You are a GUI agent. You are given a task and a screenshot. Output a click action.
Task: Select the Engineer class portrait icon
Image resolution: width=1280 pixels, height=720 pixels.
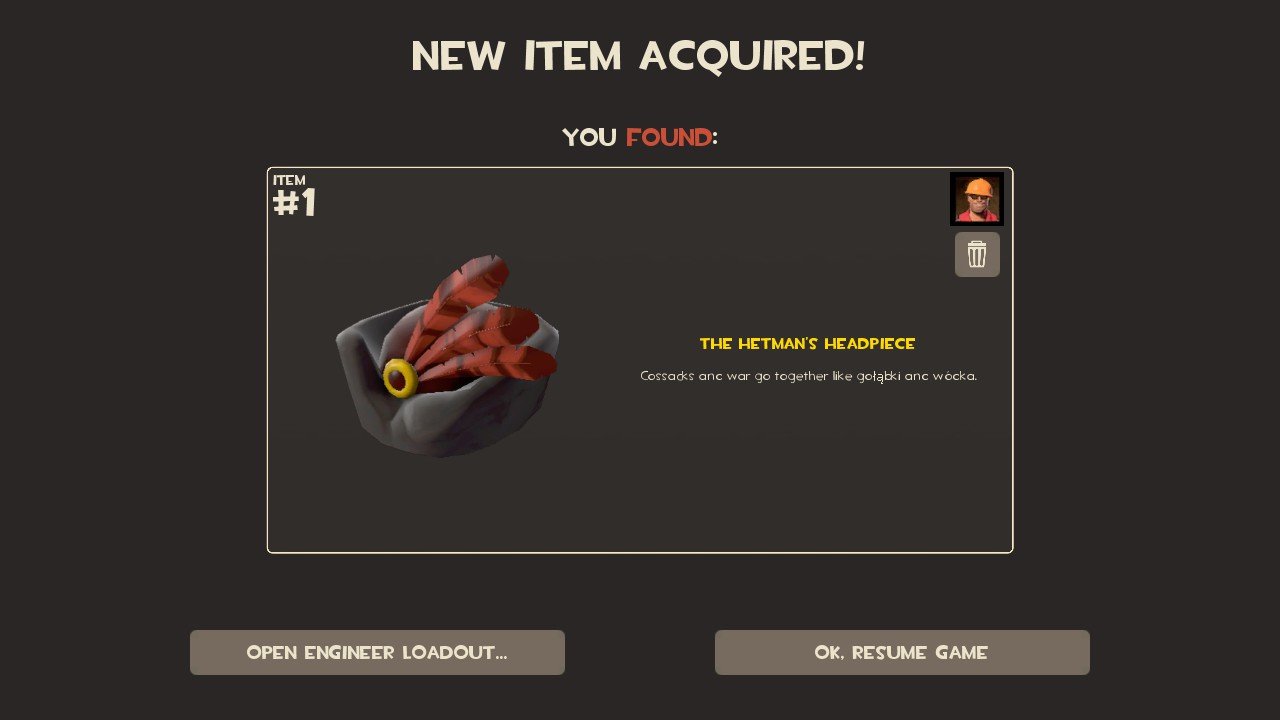pyautogui.click(x=976, y=199)
